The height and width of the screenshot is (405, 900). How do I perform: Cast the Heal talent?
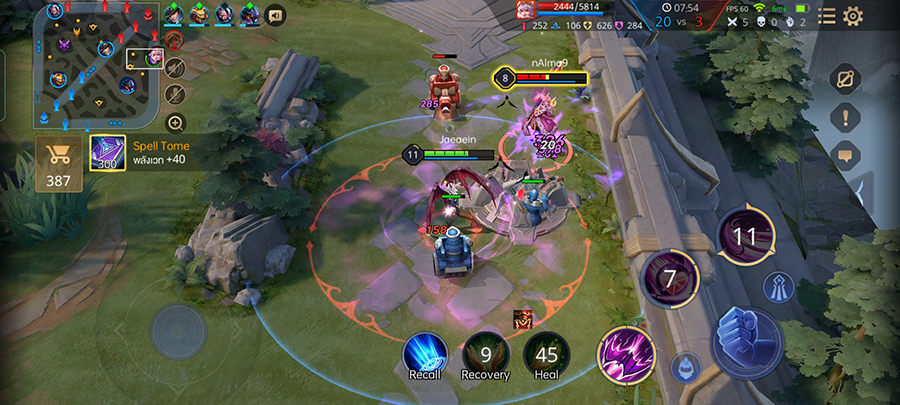tap(546, 354)
